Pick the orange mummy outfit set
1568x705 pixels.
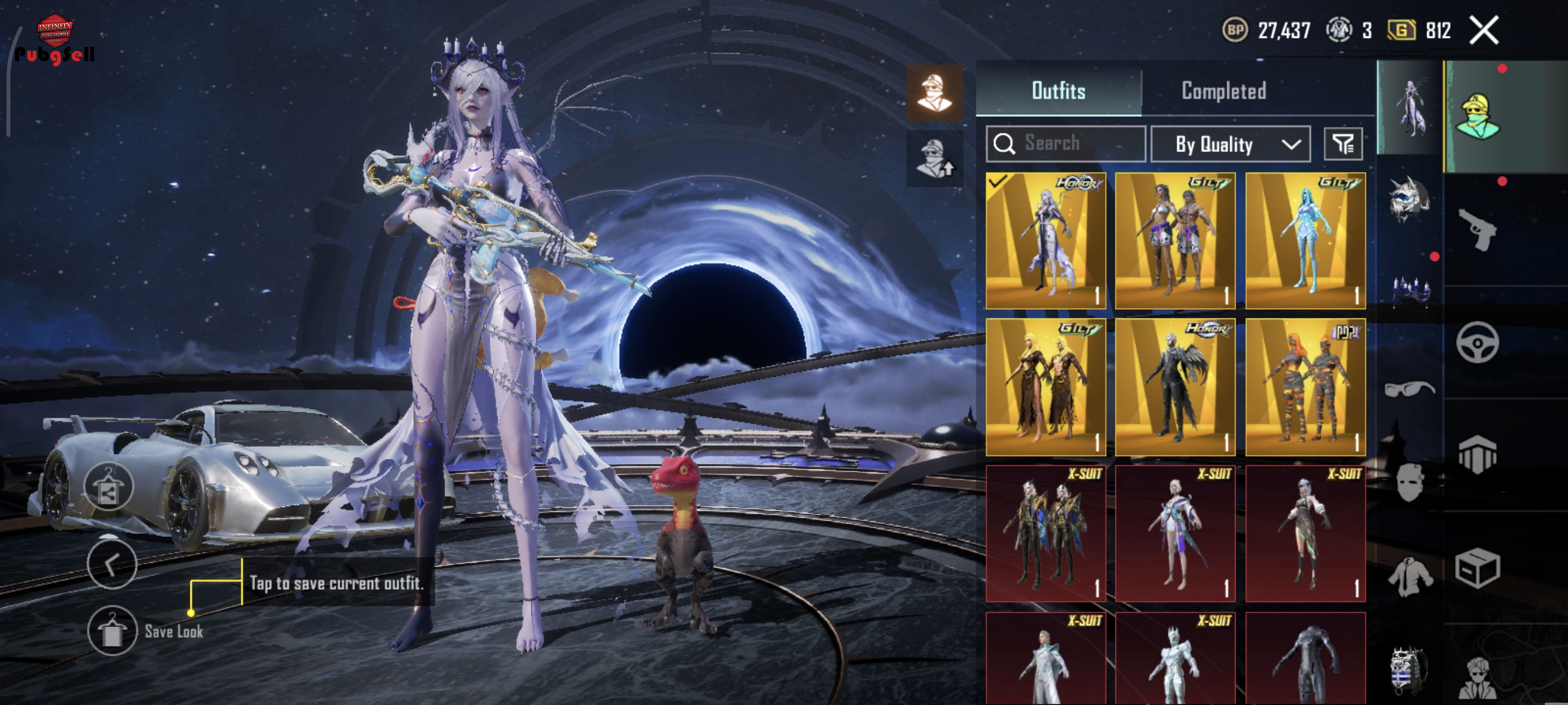pos(1305,387)
